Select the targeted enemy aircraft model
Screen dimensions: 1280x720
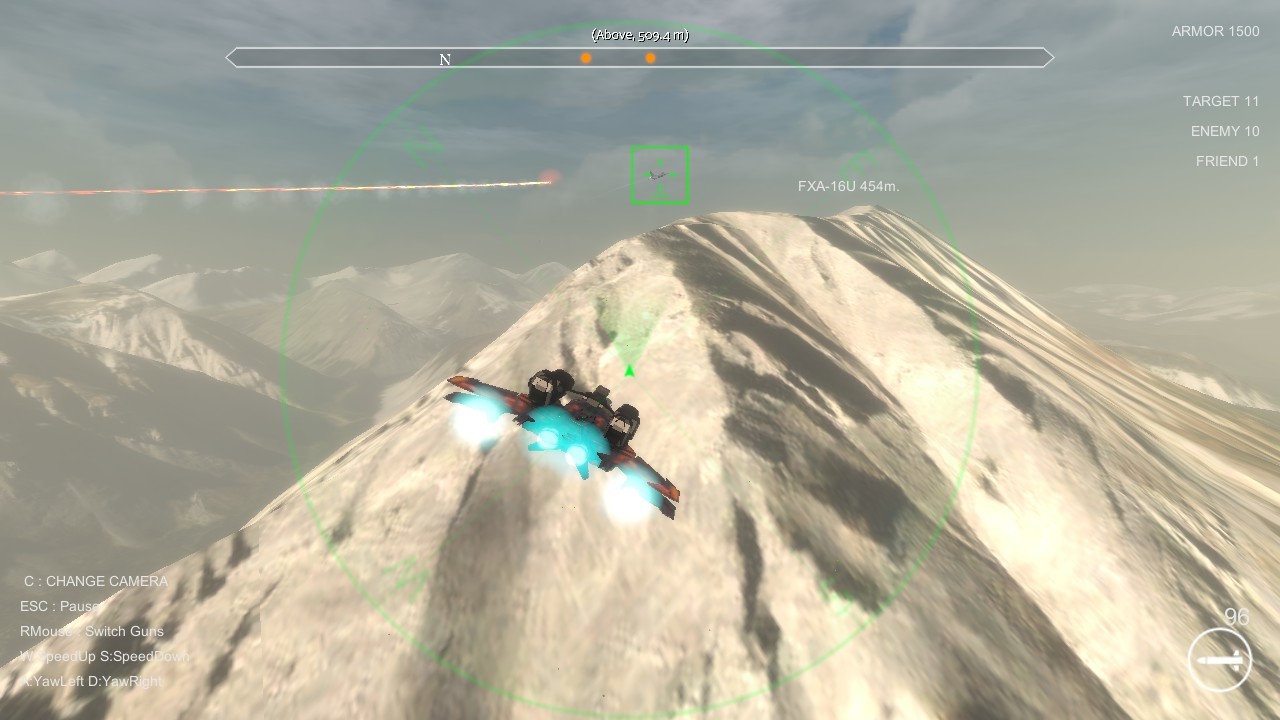658,177
